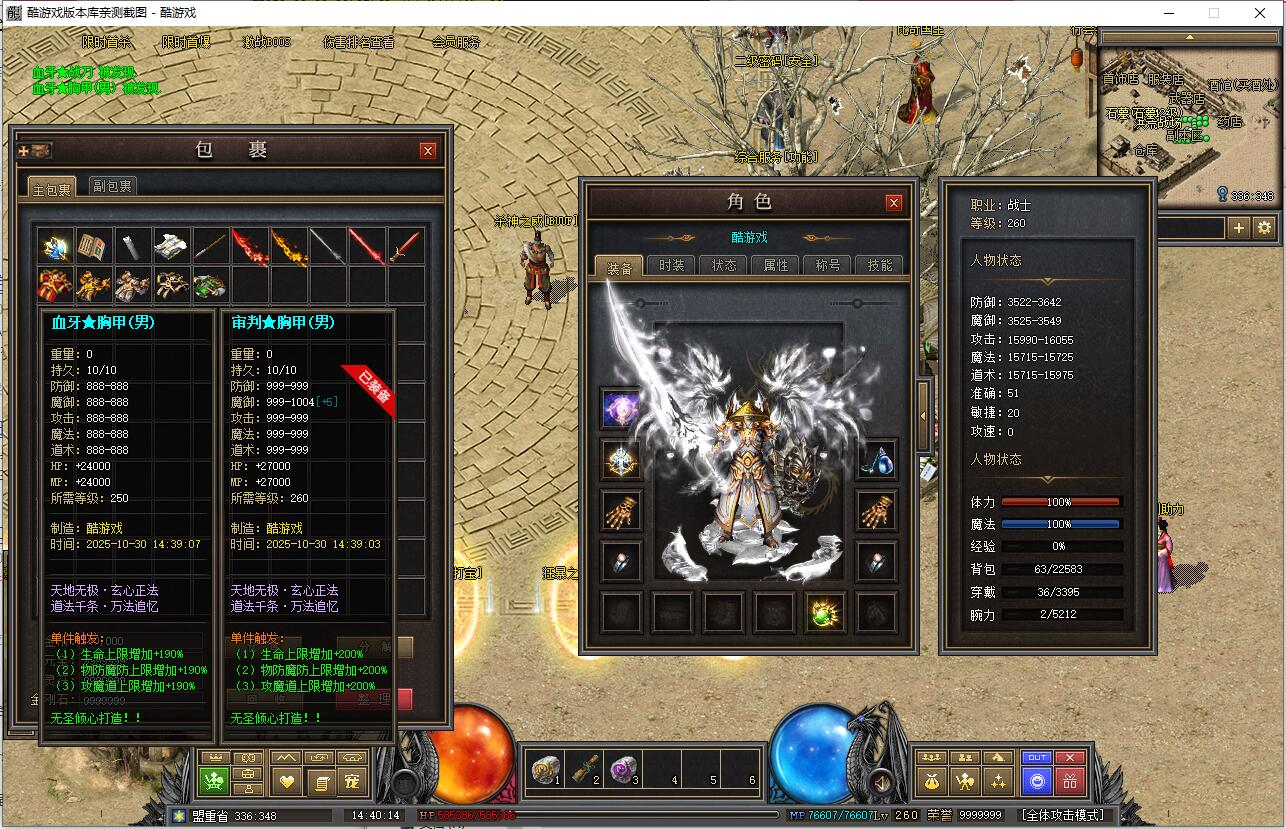Close the 包裹 inventory window
Viewport: 1286px width, 829px height.
coord(428,151)
